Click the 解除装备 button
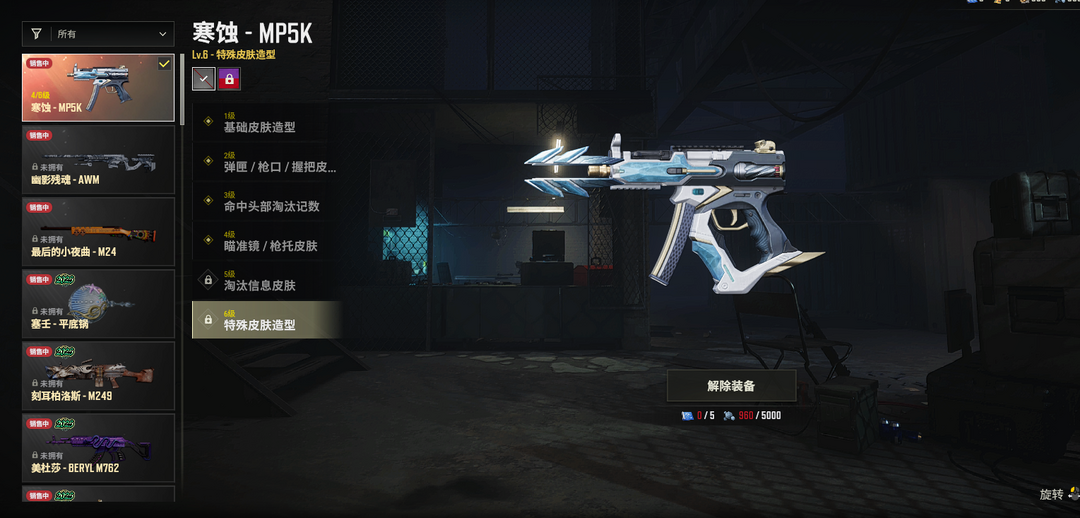 coord(731,385)
